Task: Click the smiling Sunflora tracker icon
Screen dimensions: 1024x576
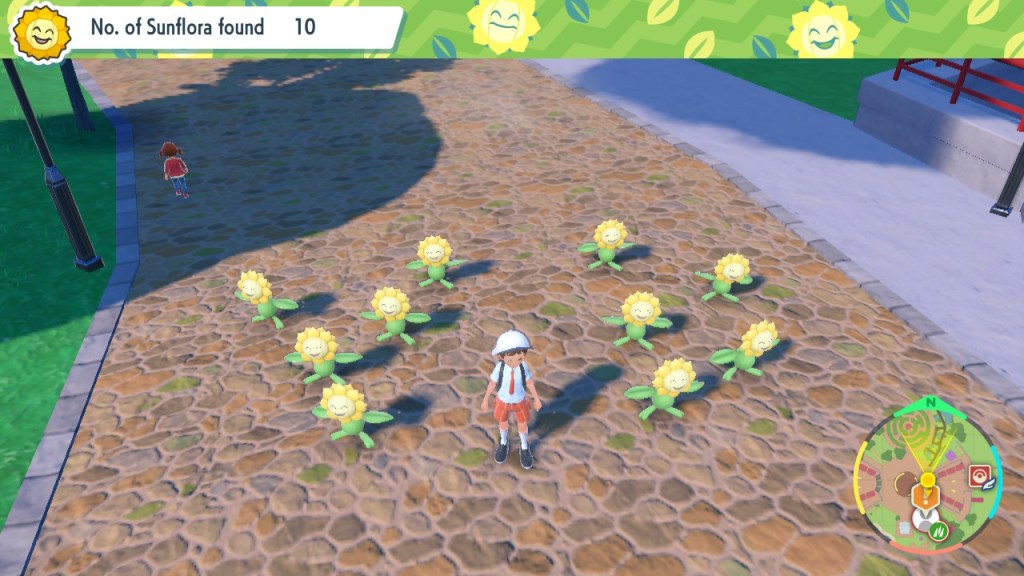Action: (41, 34)
